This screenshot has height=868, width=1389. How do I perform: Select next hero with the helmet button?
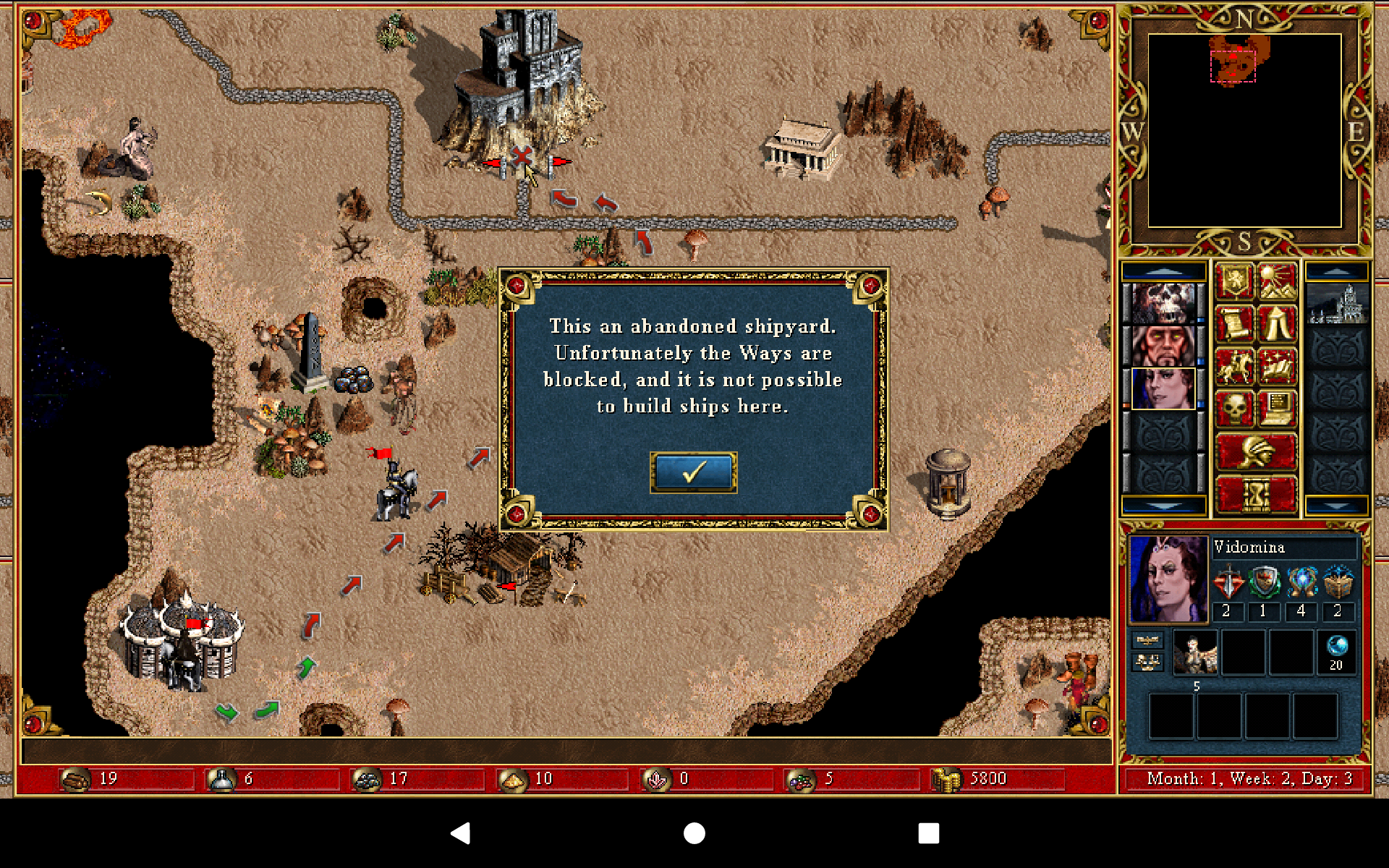coord(1256,452)
